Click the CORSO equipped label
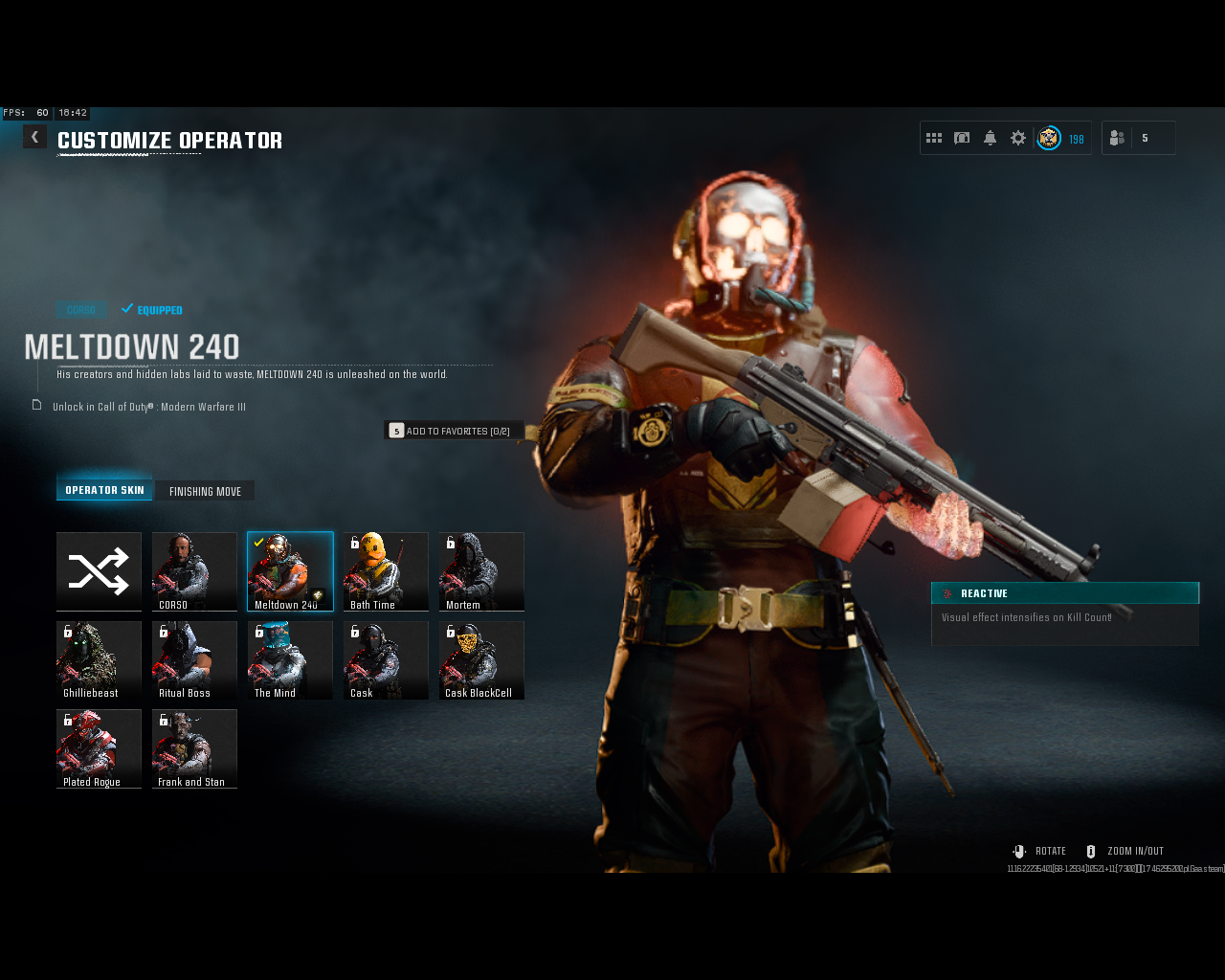 [80, 309]
